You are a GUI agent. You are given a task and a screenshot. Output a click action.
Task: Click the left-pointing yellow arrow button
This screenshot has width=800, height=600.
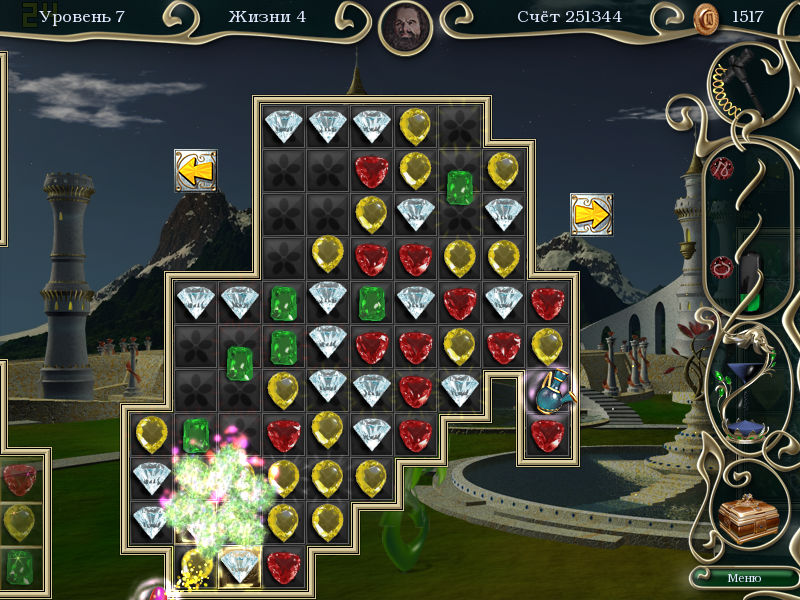click(195, 171)
